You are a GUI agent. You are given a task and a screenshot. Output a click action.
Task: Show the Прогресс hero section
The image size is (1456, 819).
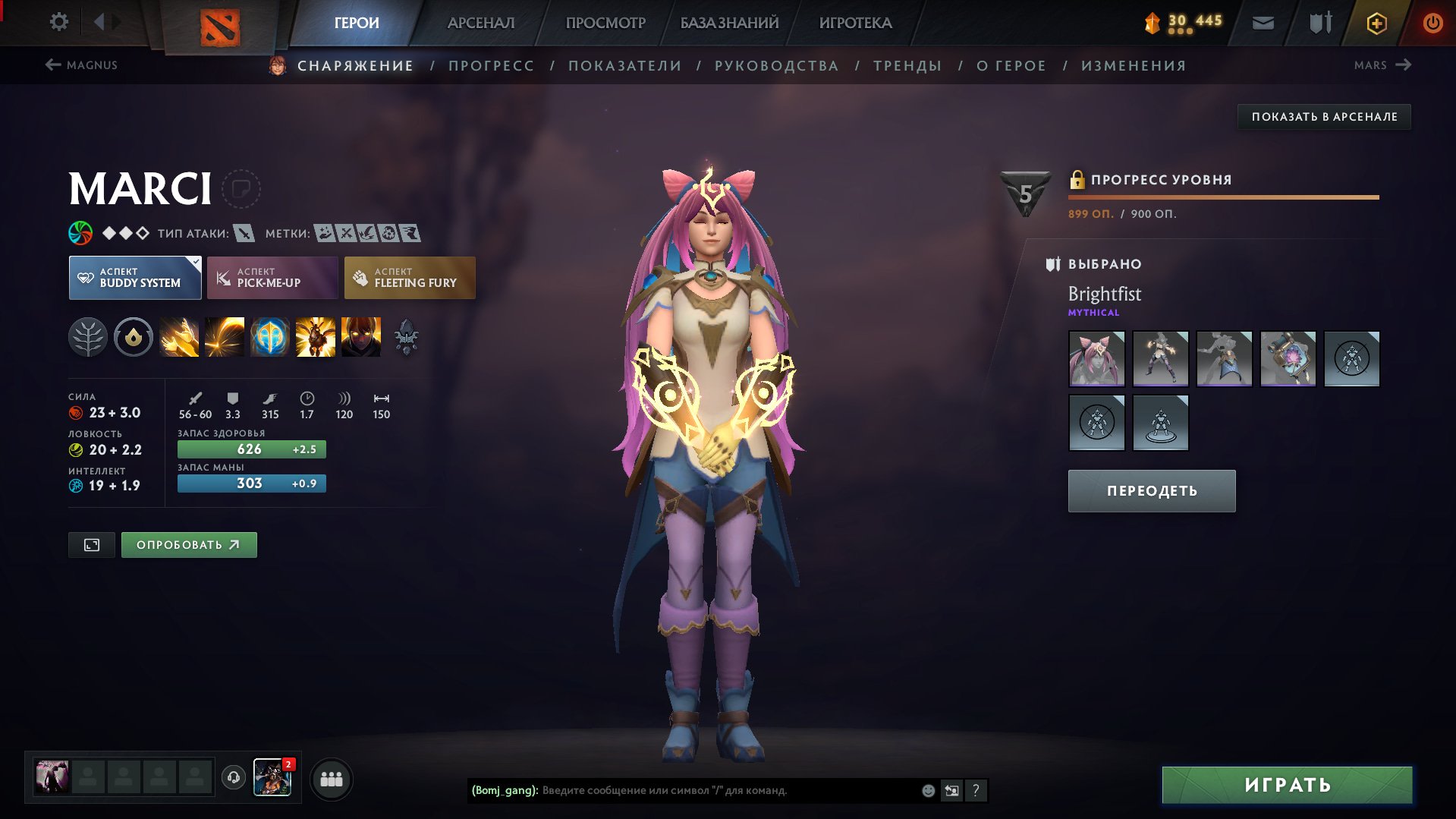click(491, 66)
